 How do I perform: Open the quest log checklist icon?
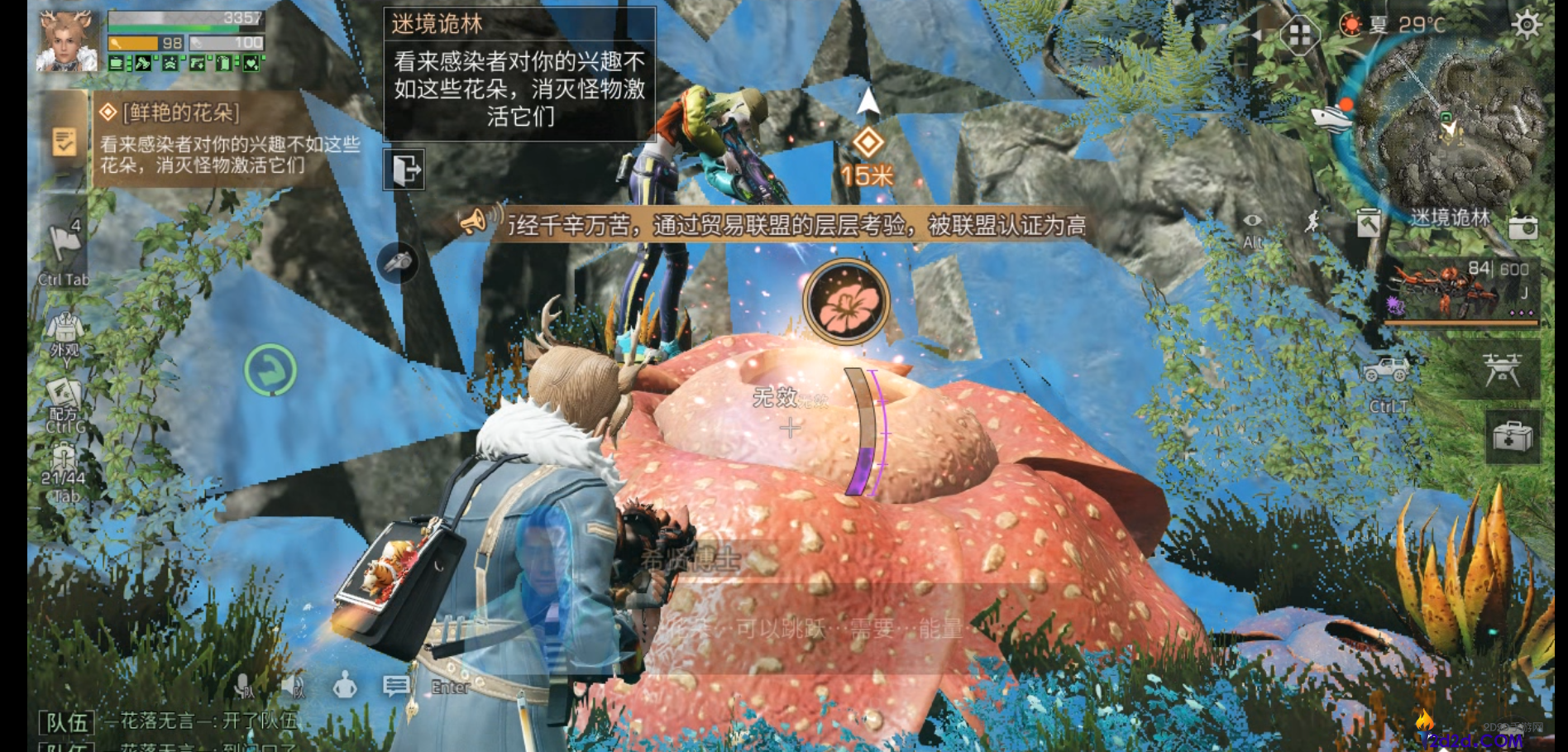[64, 141]
